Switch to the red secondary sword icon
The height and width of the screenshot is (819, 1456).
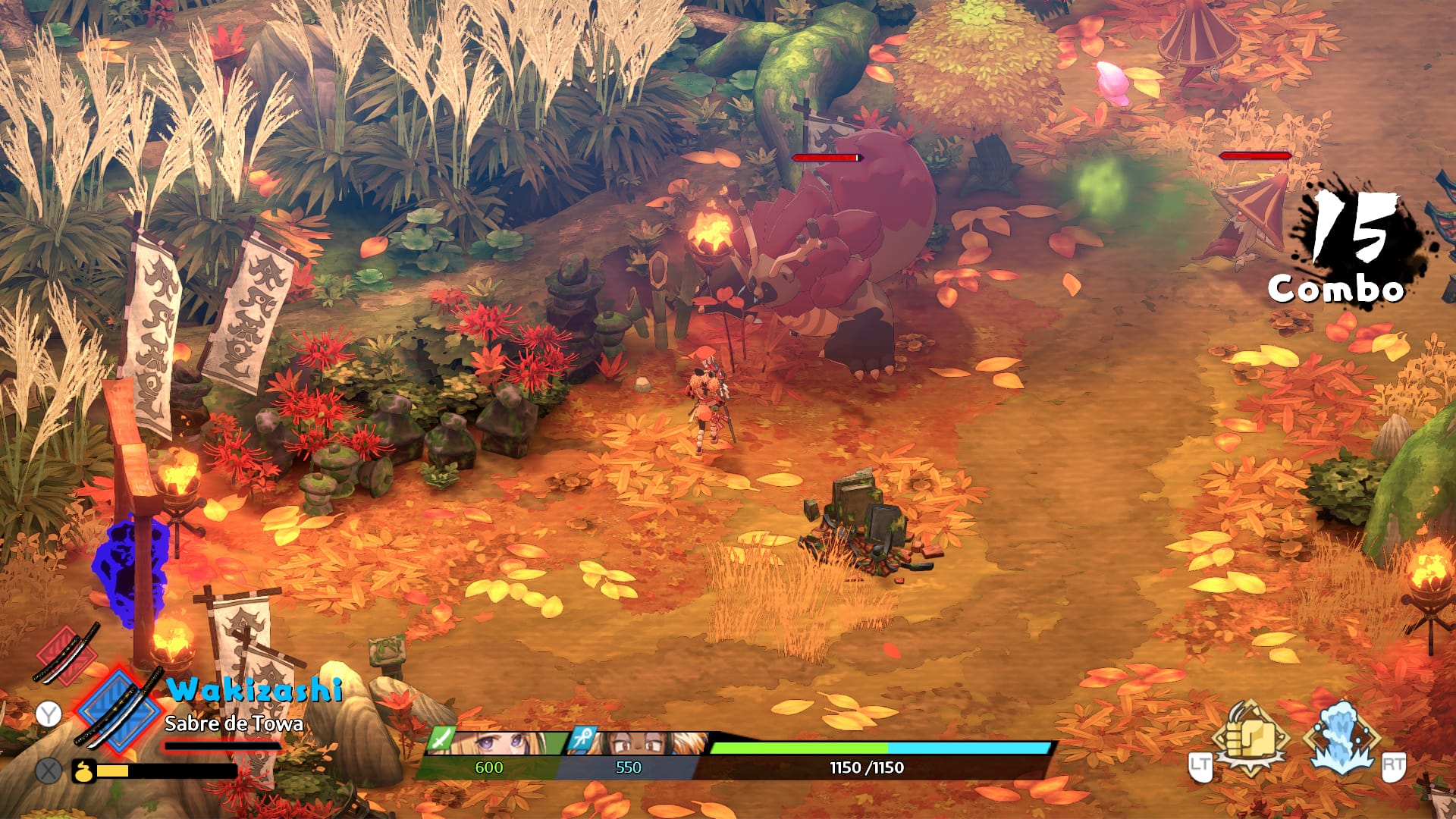coord(67,652)
